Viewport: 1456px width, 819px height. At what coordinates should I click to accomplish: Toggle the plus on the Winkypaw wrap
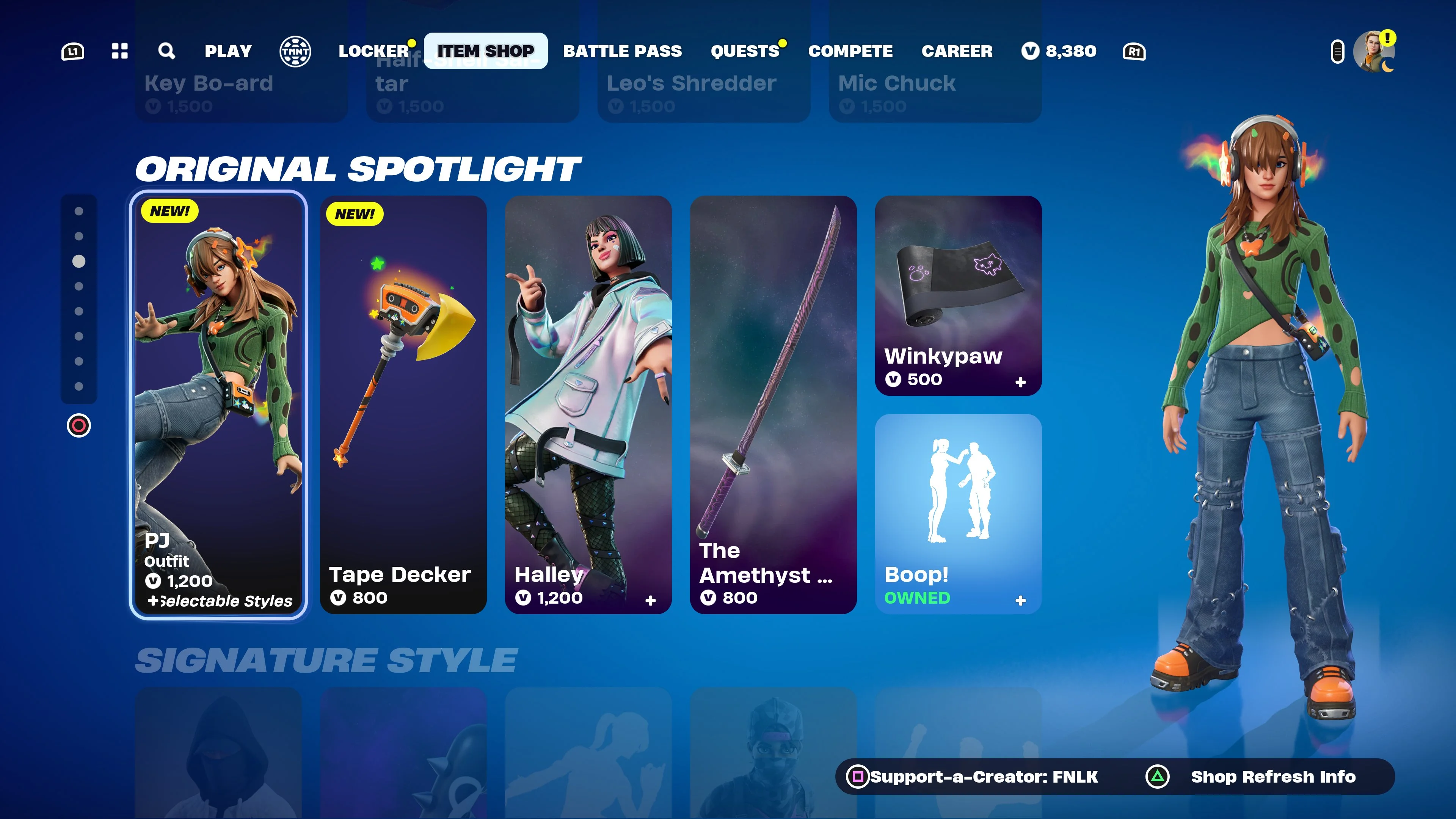click(x=1021, y=382)
